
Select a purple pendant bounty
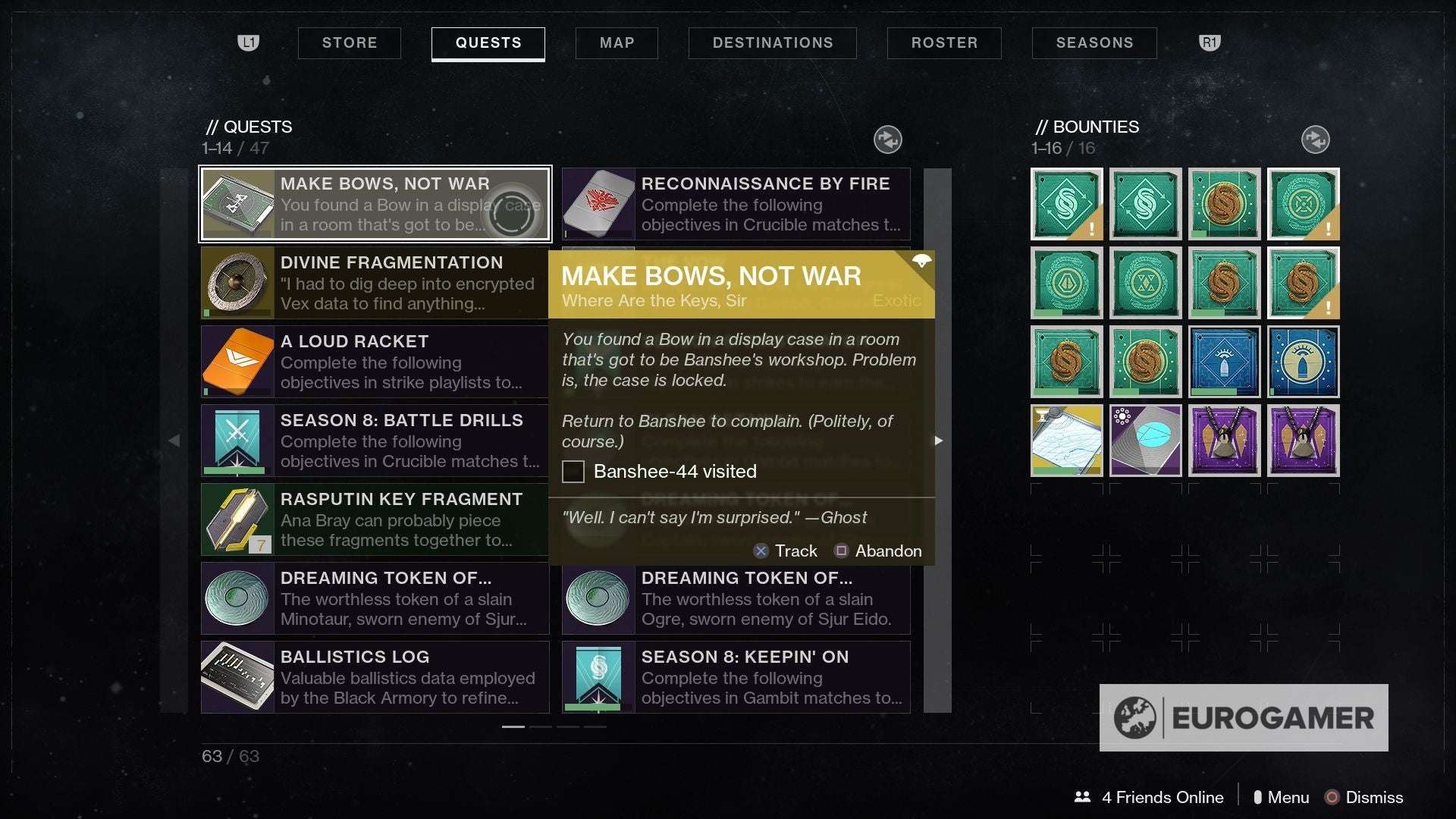pos(1224,441)
